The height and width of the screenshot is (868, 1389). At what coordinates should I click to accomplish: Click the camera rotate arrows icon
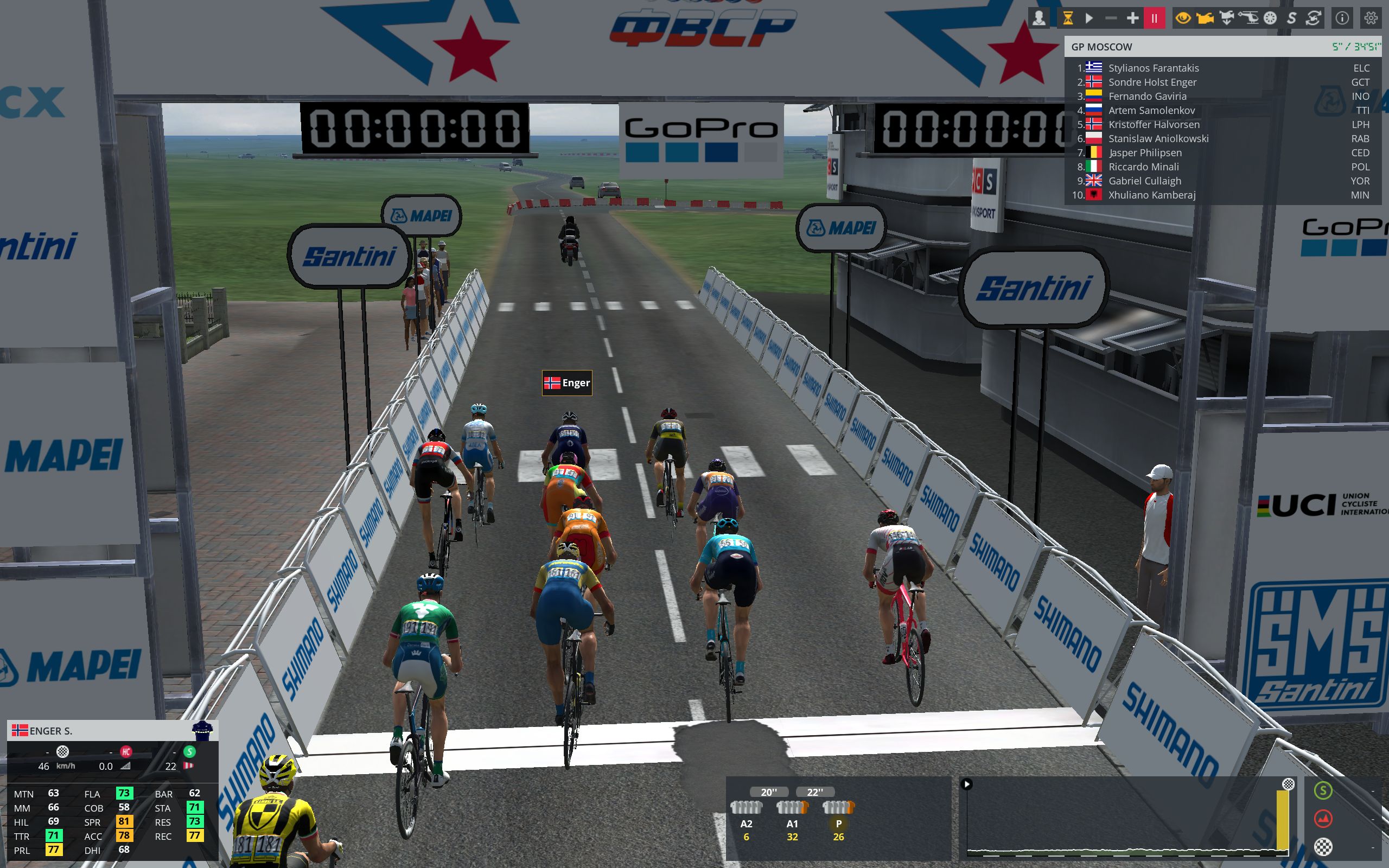click(x=1313, y=18)
